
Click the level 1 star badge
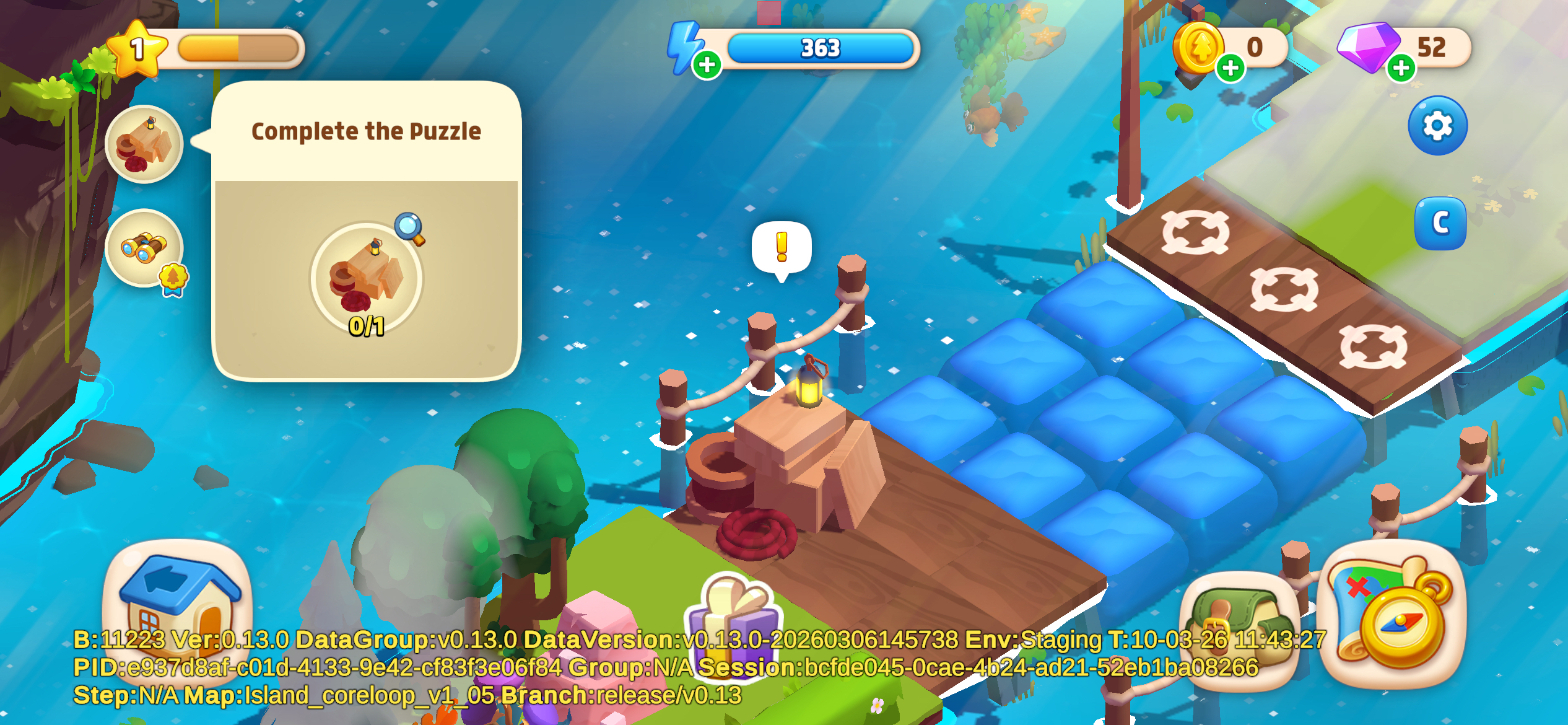pyautogui.click(x=137, y=49)
